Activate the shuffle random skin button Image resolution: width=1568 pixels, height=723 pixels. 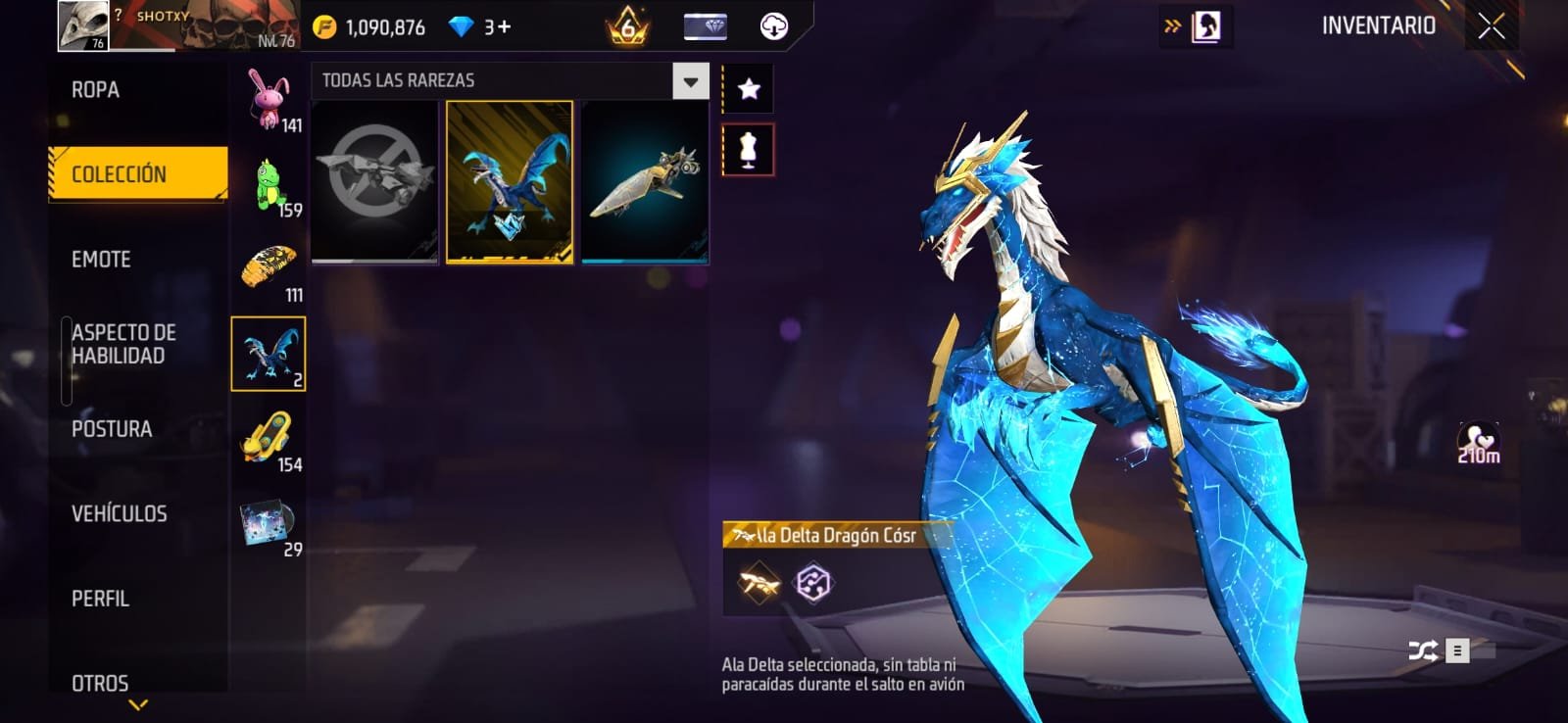coord(1423,651)
